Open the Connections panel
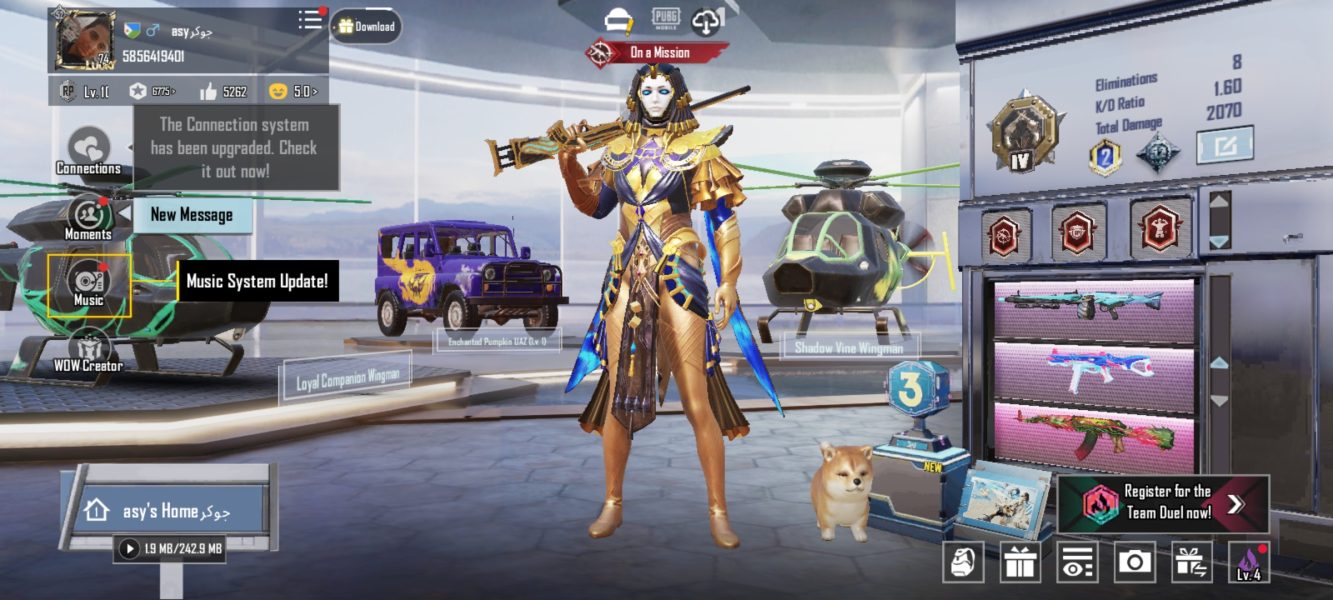Image resolution: width=1333 pixels, height=600 pixels. click(88, 150)
